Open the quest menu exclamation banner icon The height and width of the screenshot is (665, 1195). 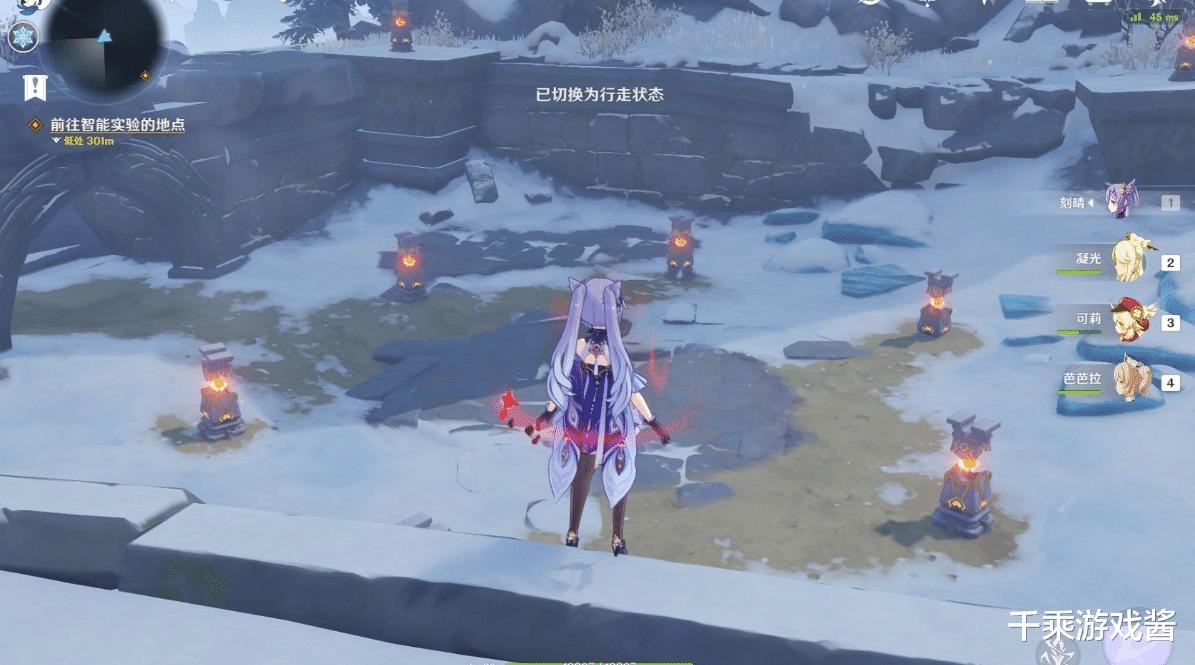point(35,88)
